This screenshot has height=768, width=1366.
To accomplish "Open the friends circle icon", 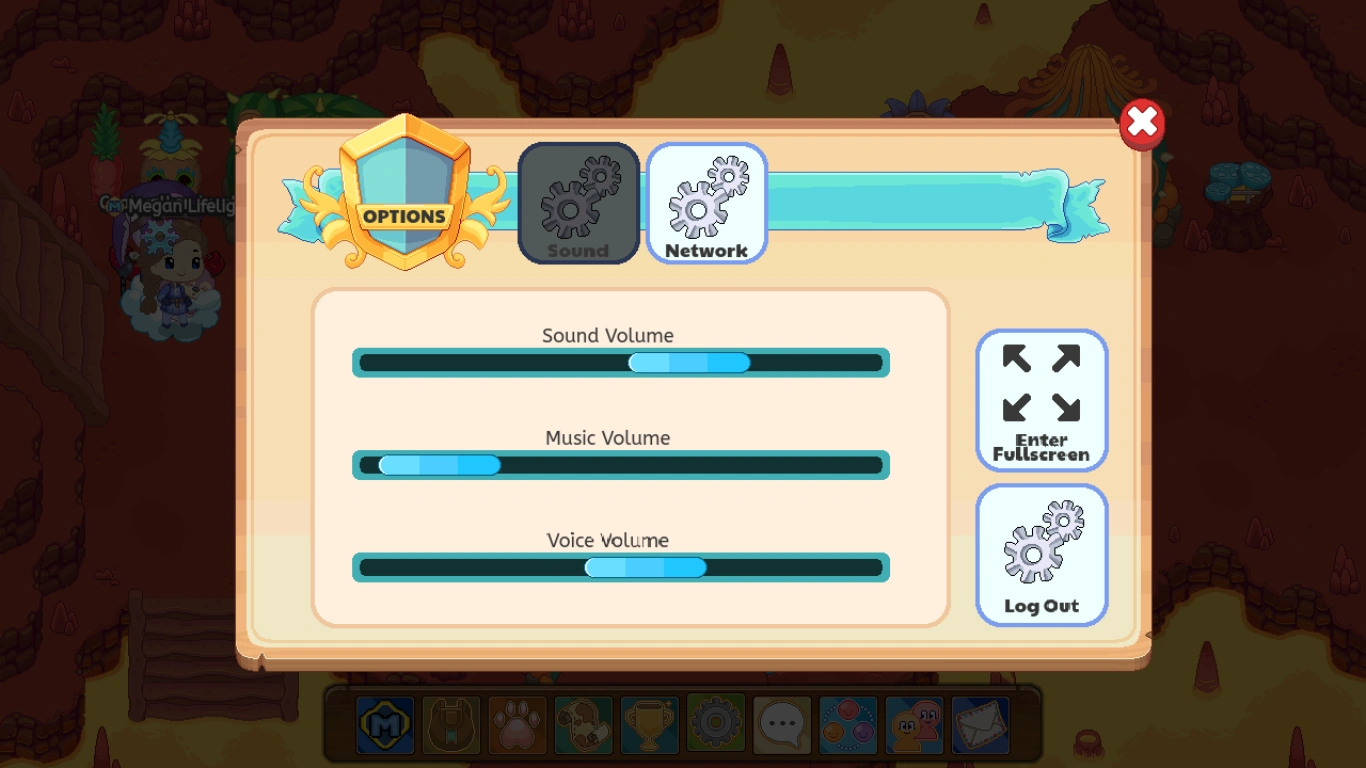I will click(847, 725).
